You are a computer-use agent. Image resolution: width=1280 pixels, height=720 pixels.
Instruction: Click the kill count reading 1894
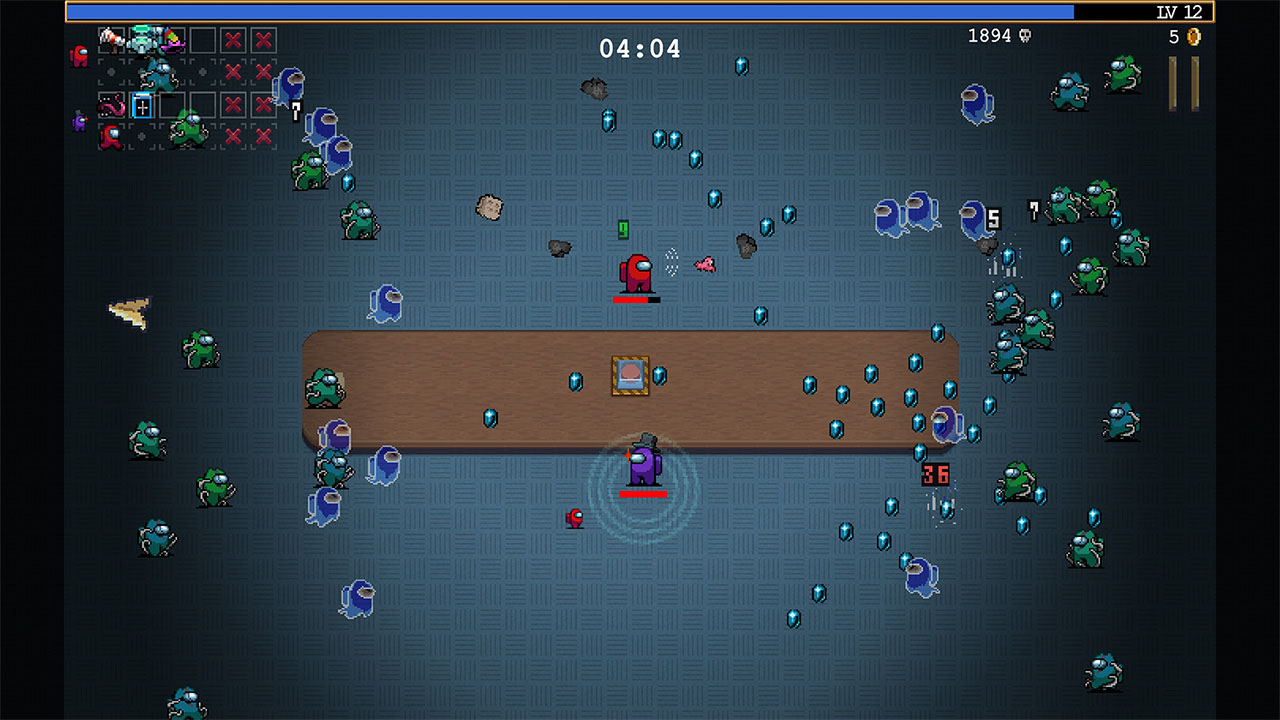(990, 33)
